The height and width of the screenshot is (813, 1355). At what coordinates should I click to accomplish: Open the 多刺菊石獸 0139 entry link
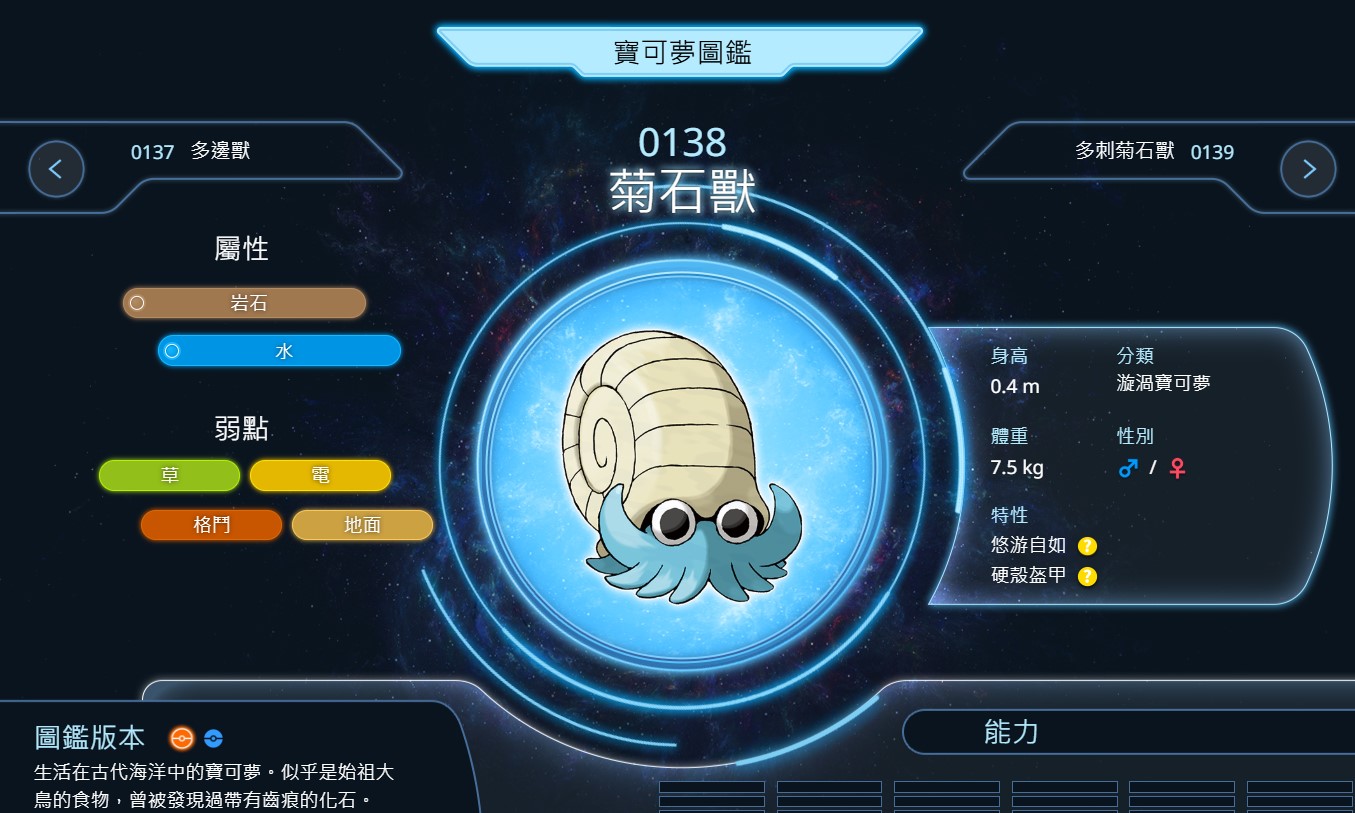tap(1154, 152)
